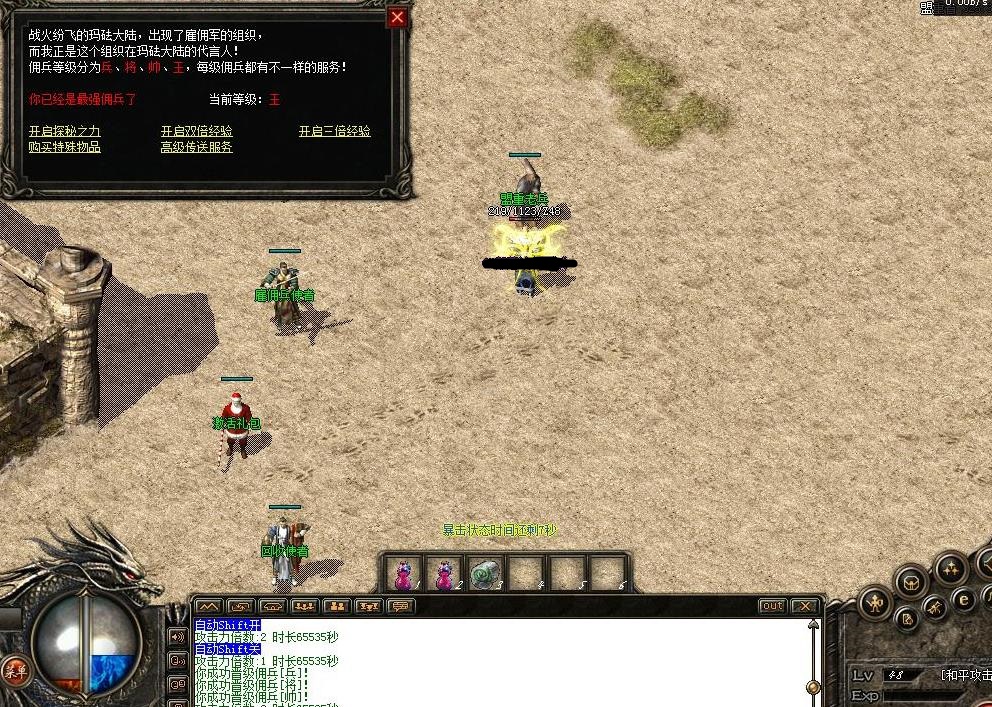Use the green scroll in hotbar slot 3

[x=484, y=574]
